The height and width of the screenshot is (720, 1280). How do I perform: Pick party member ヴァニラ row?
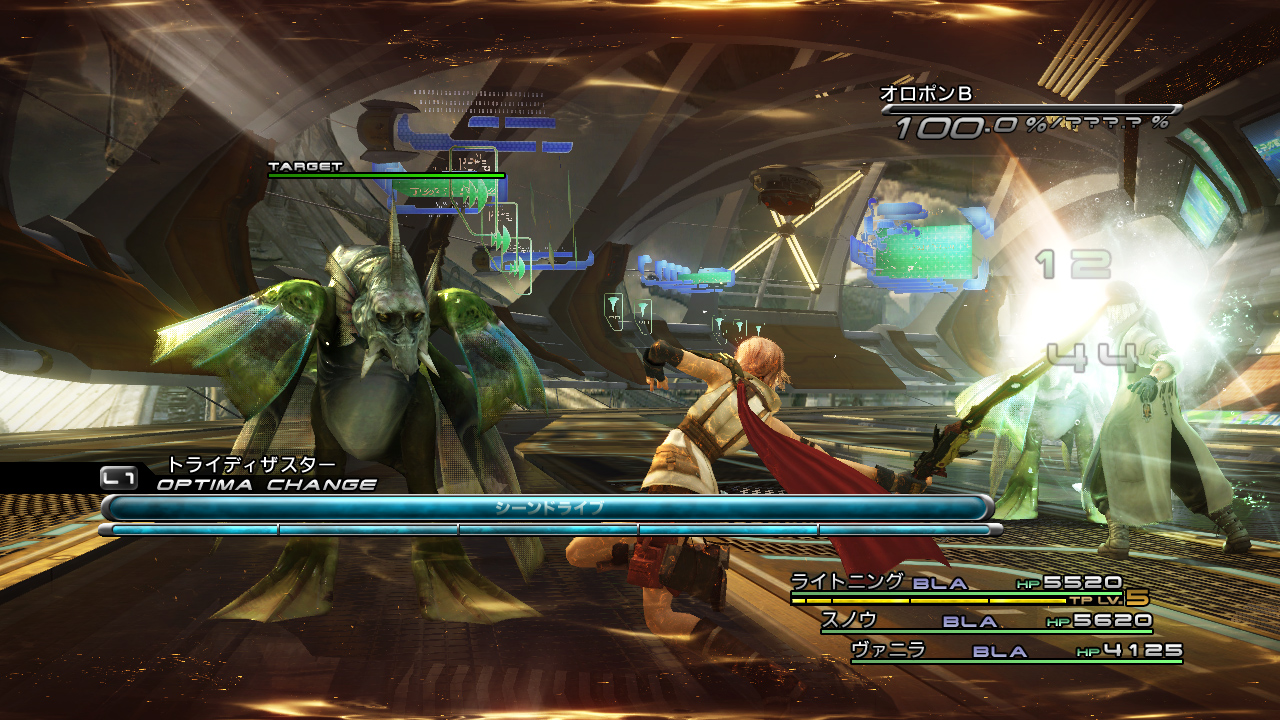coord(1015,651)
